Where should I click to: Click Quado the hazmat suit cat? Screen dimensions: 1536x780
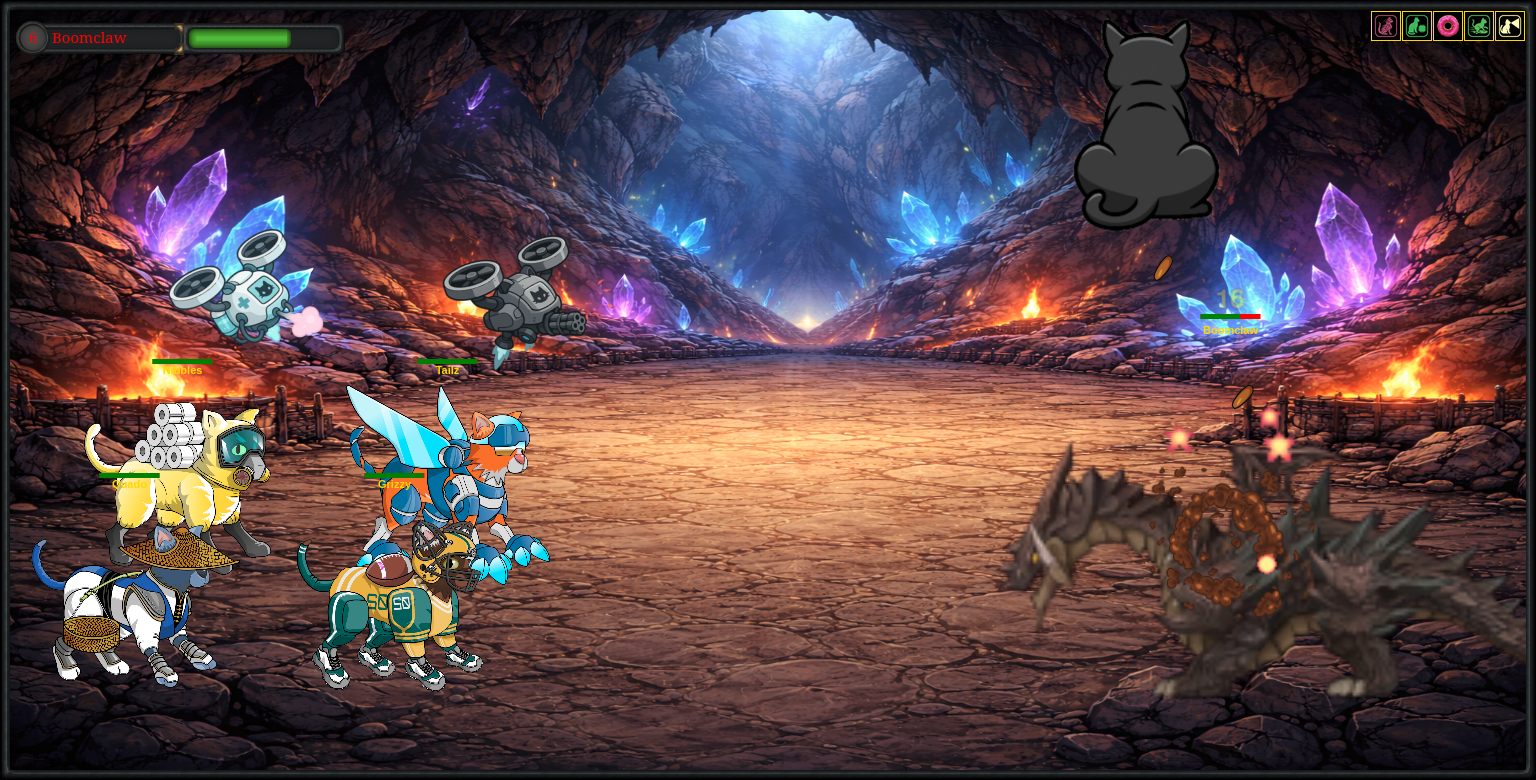click(x=190, y=460)
